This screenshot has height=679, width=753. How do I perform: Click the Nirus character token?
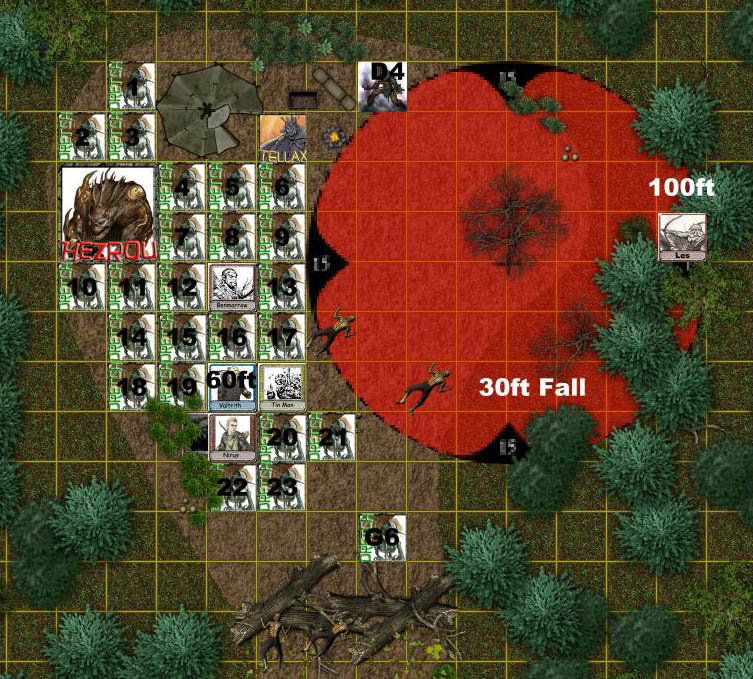[233, 437]
